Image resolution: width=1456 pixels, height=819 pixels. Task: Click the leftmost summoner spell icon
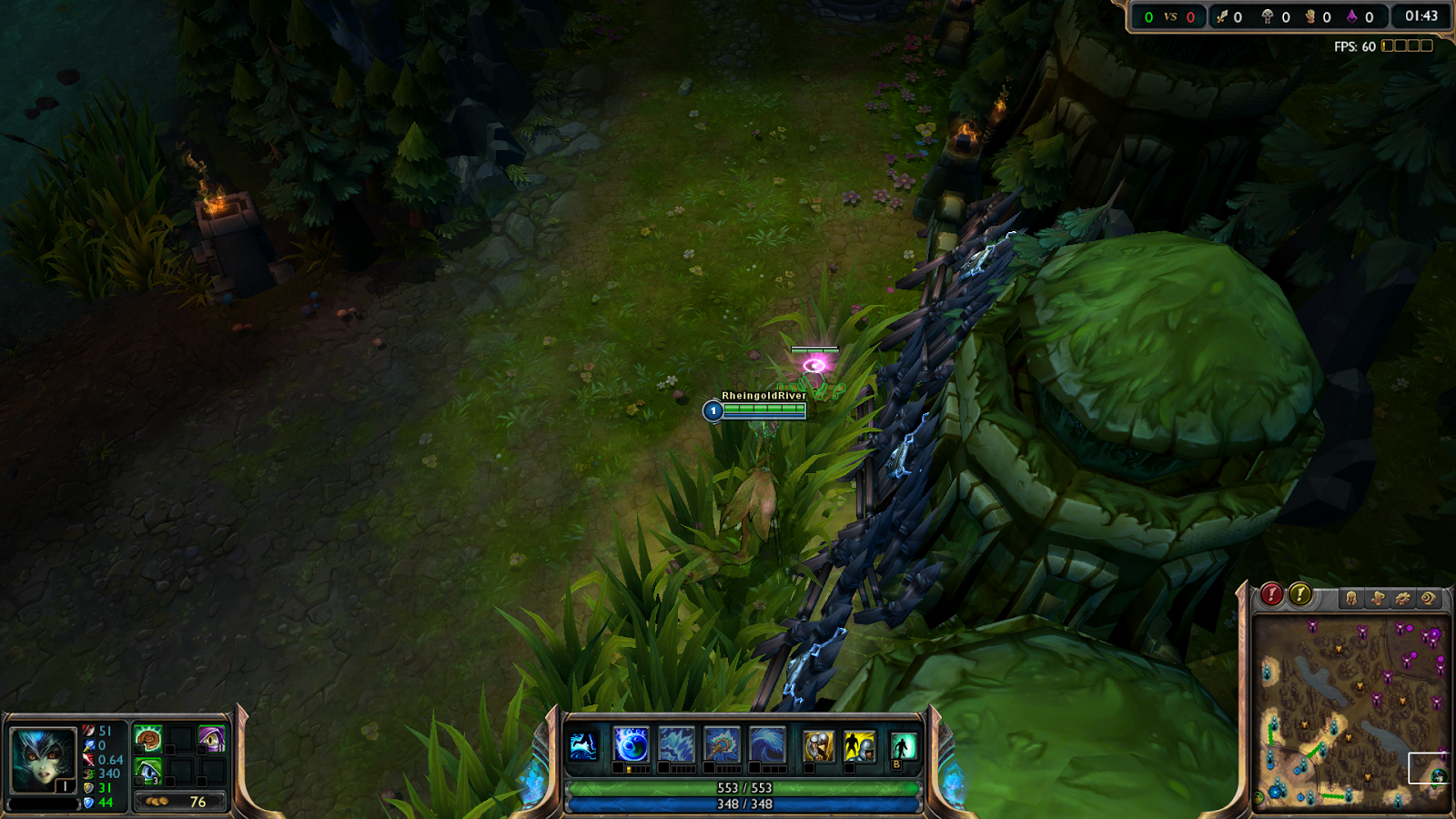pyautogui.click(x=817, y=743)
